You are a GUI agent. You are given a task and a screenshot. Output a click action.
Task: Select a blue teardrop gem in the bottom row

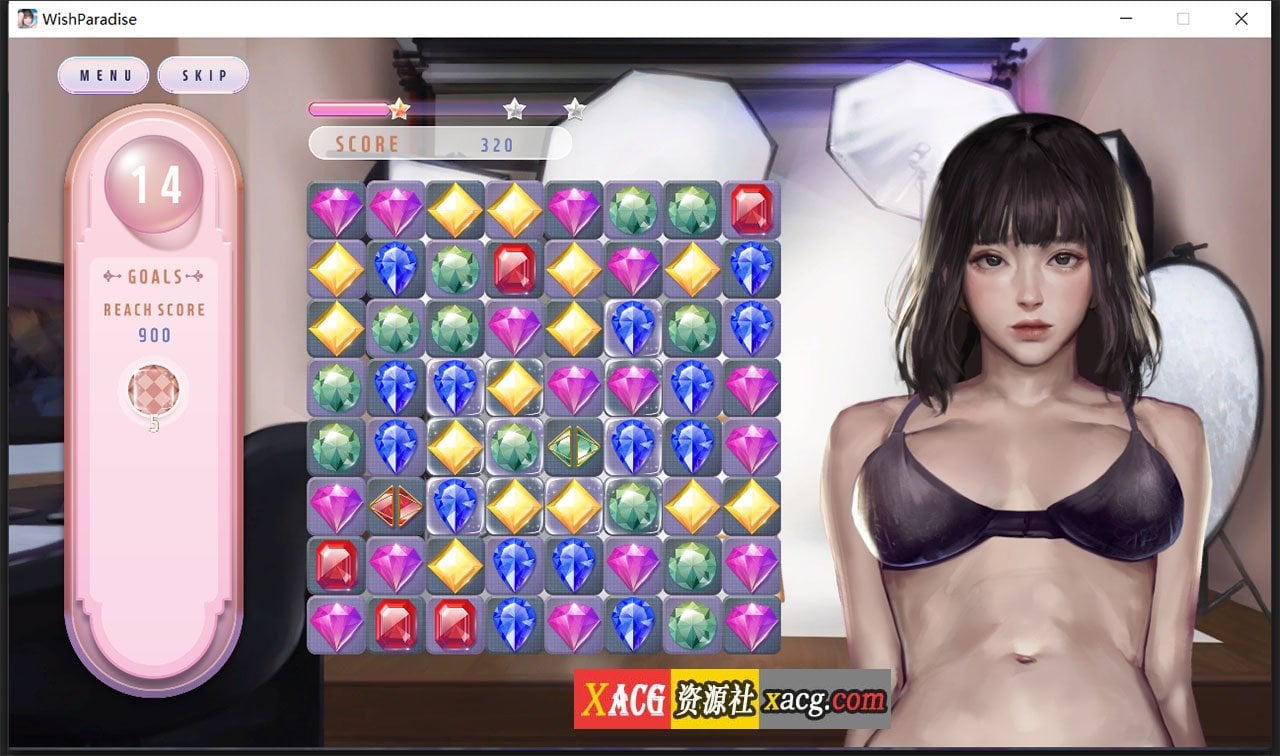[514, 625]
